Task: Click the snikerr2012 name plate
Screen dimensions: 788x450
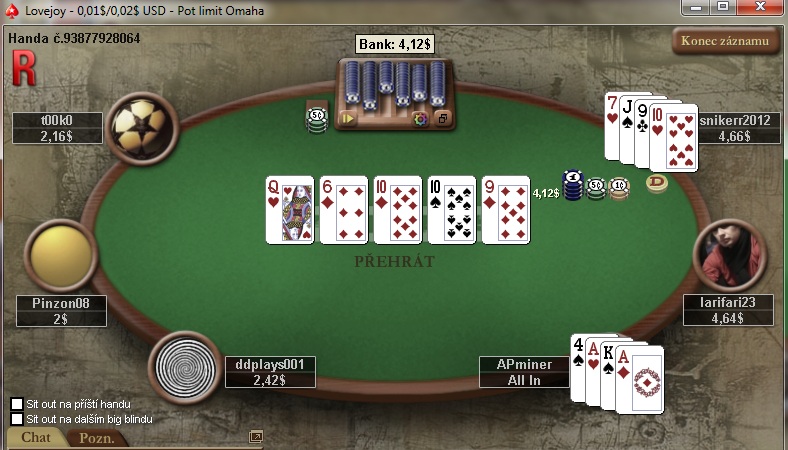Action: (x=734, y=128)
